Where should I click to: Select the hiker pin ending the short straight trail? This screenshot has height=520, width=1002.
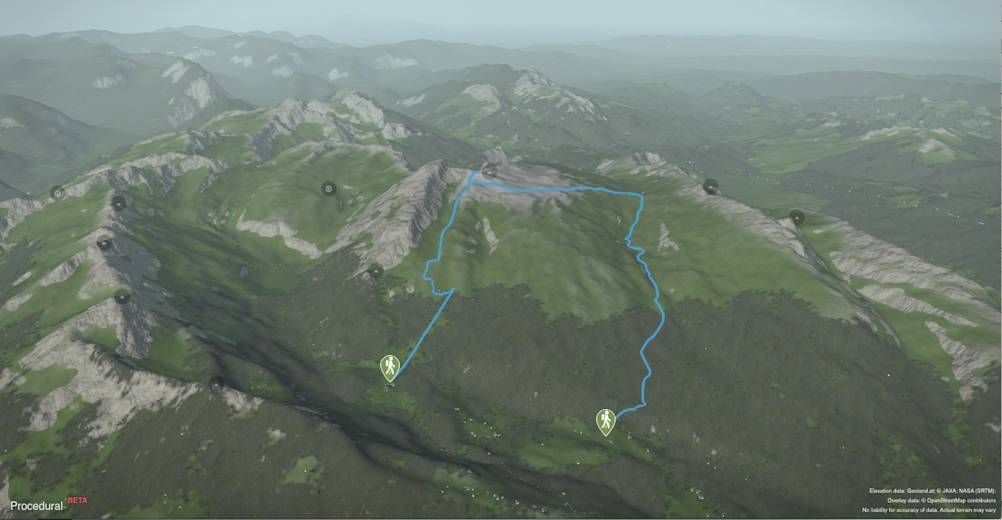[390, 367]
